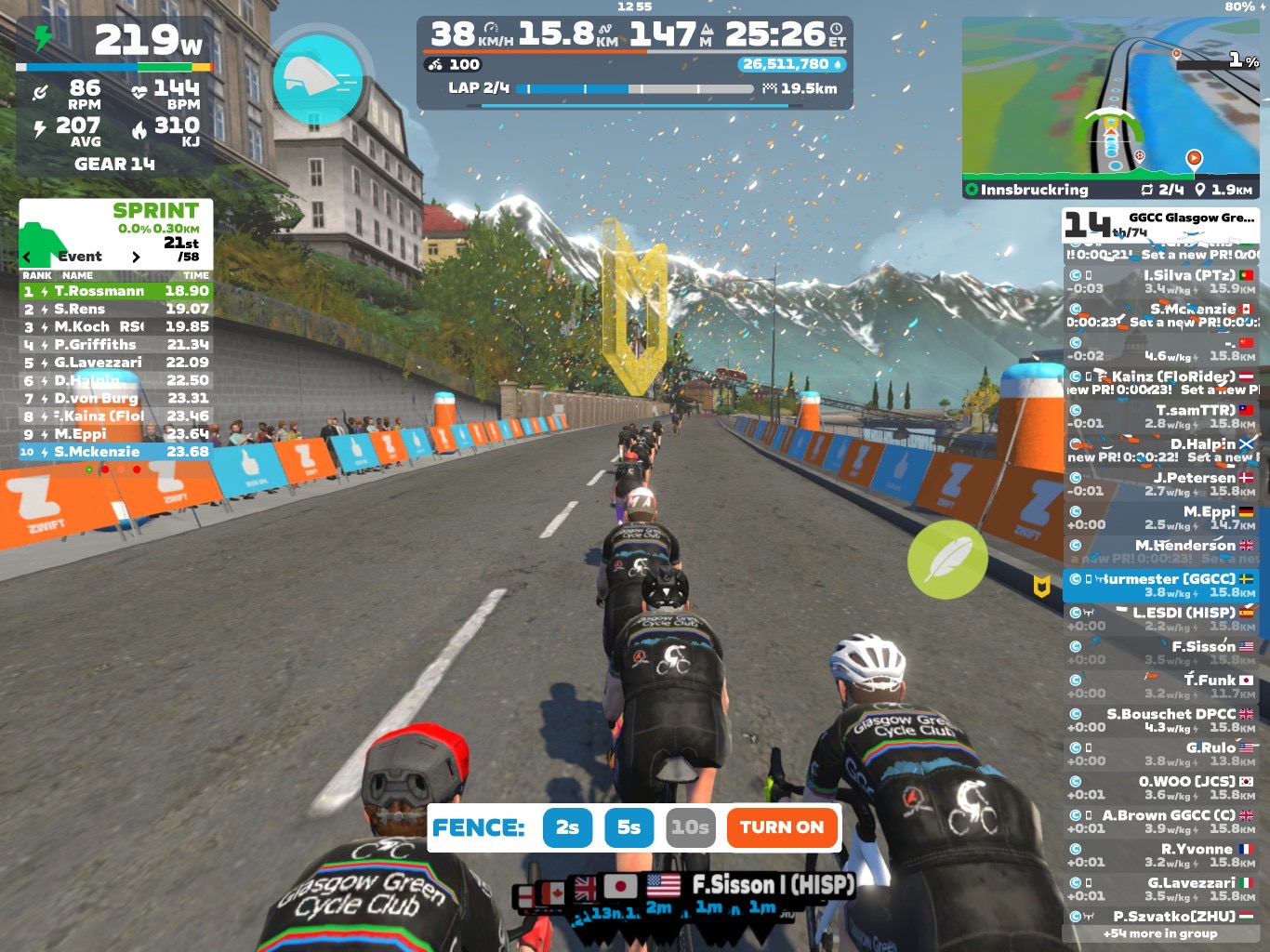Use the green feather power-up
Image resolution: width=1270 pixels, height=952 pixels.
tap(947, 559)
